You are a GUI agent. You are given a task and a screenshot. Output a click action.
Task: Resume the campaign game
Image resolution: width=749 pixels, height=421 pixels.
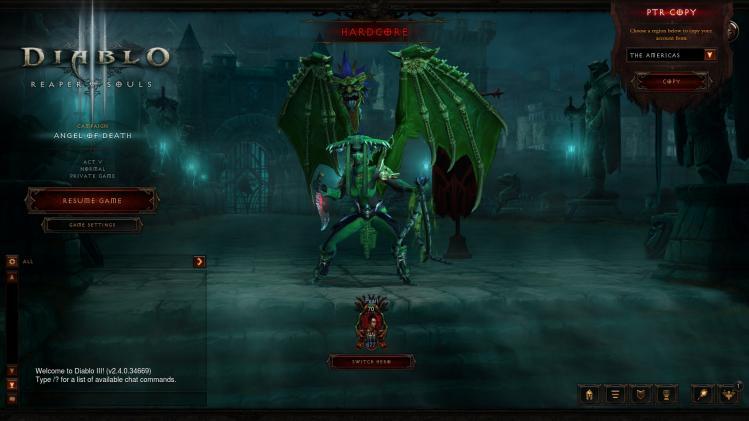pyautogui.click(x=92, y=200)
